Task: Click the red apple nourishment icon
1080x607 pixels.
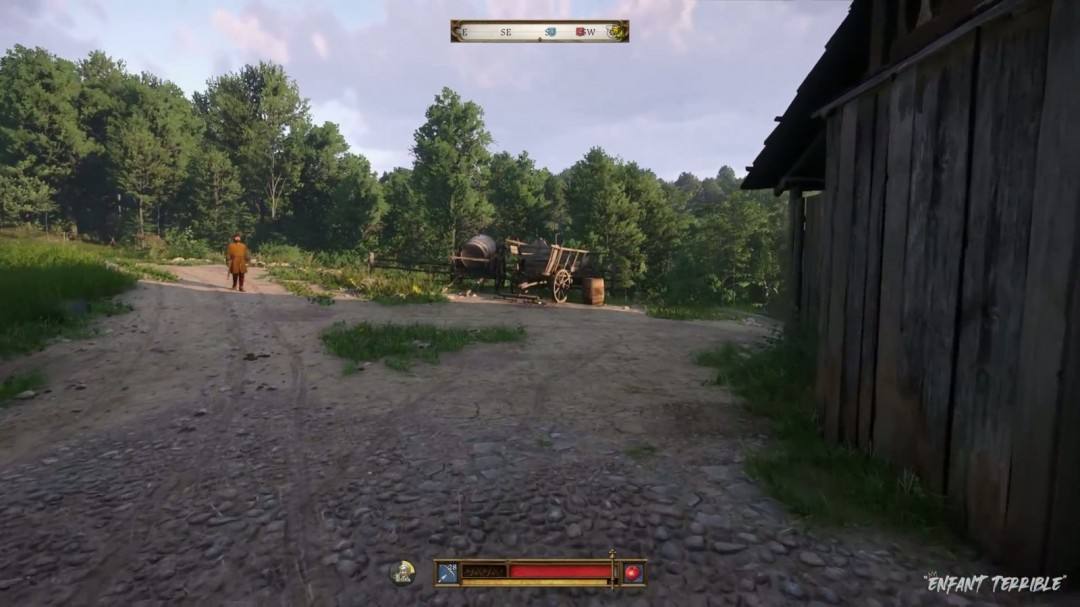Action: click(632, 573)
